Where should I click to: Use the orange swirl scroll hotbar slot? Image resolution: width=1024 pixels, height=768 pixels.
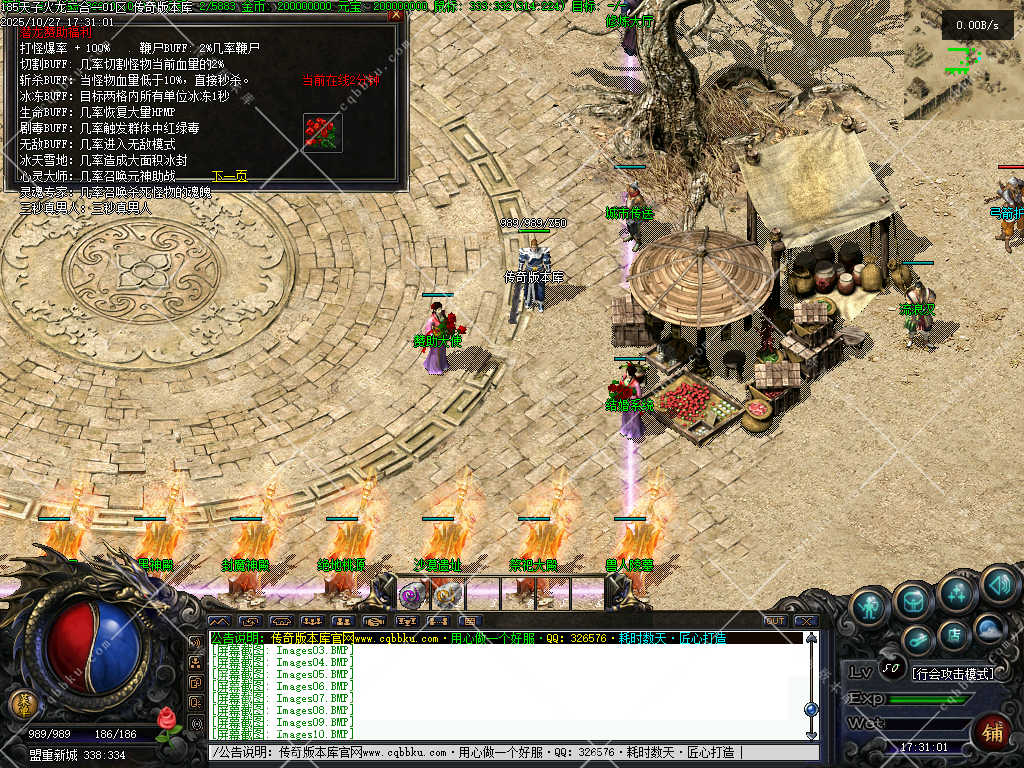(x=447, y=595)
